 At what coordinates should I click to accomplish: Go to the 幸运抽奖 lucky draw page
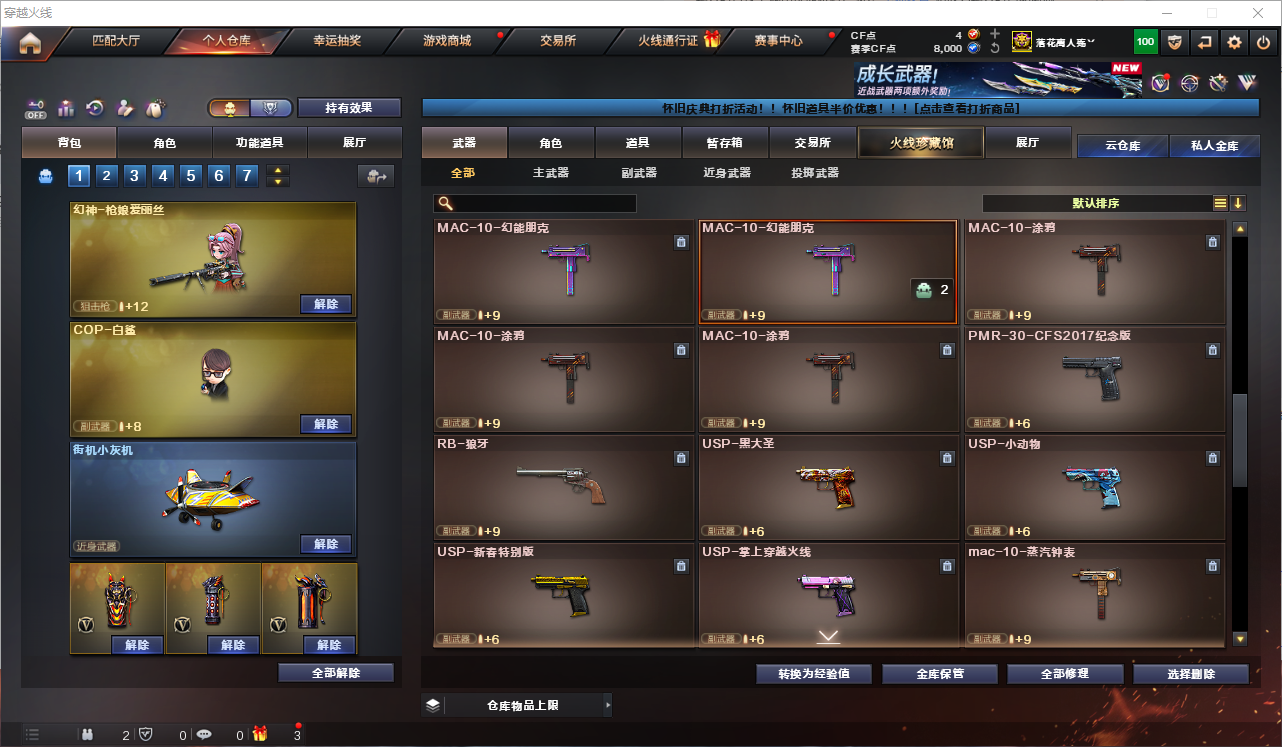(x=337, y=41)
